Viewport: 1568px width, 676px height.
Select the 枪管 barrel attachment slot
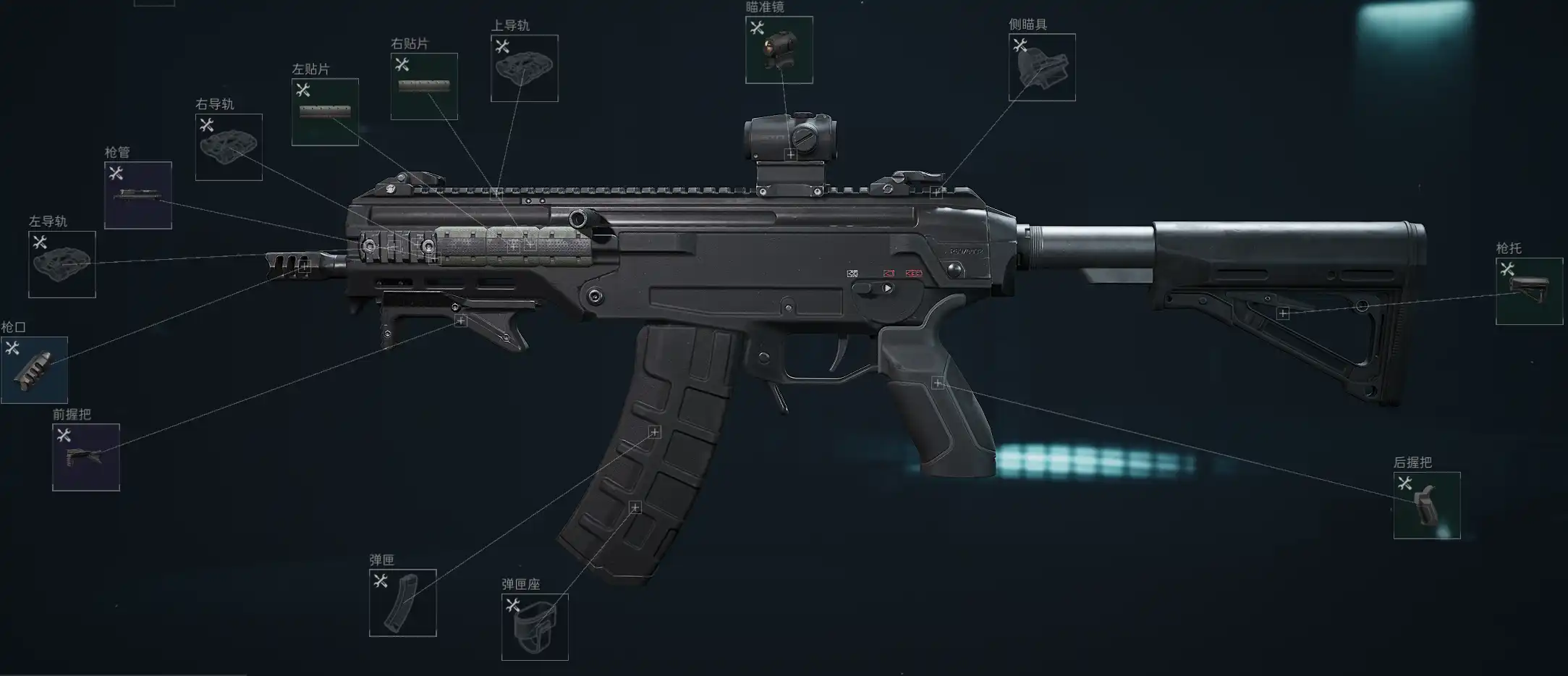coord(138,195)
